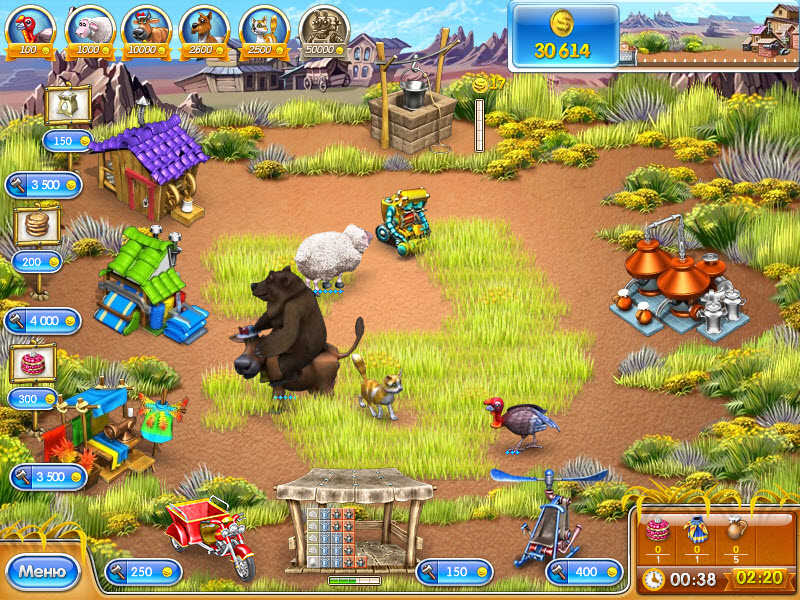Upgrade the green-roof building for 4 000
Image resolution: width=800 pixels, height=600 pixels.
point(42,320)
